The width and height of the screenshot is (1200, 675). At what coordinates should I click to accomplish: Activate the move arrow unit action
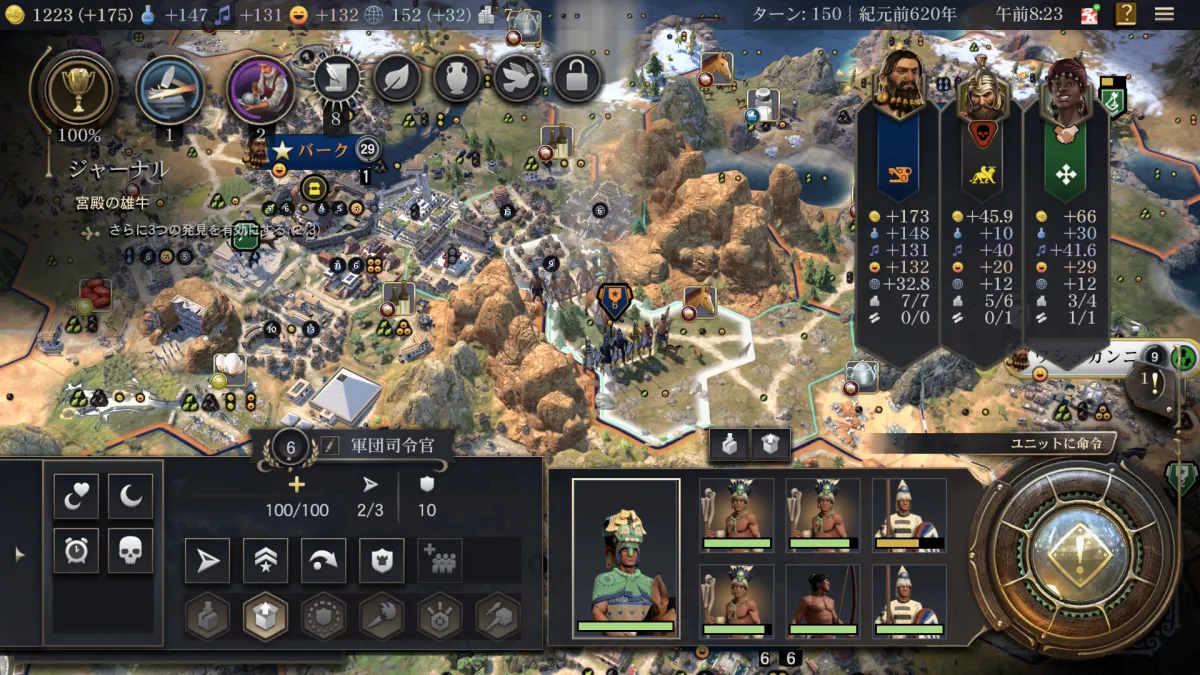pyautogui.click(x=207, y=561)
